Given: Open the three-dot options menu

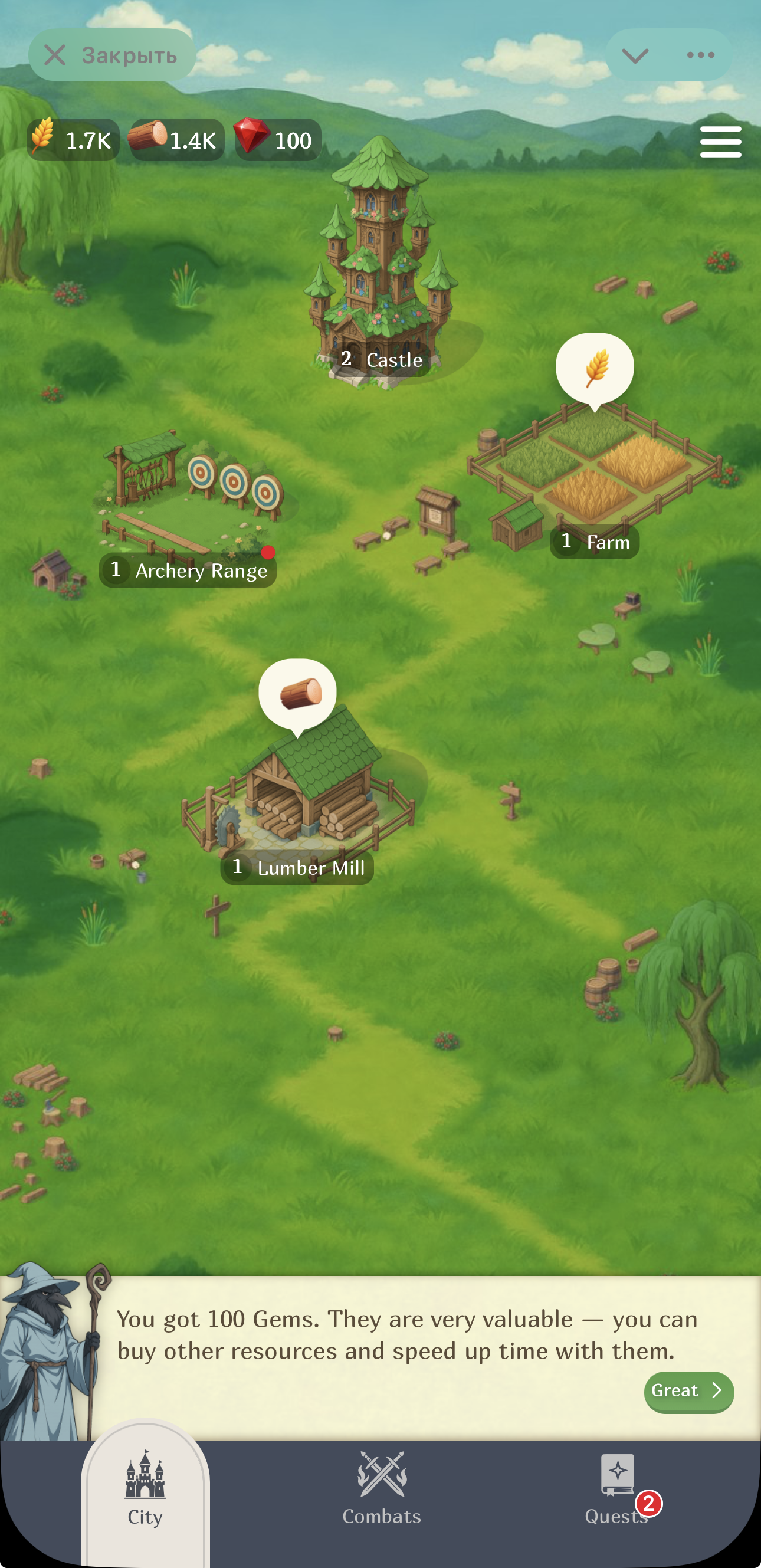Looking at the screenshot, I should (700, 54).
